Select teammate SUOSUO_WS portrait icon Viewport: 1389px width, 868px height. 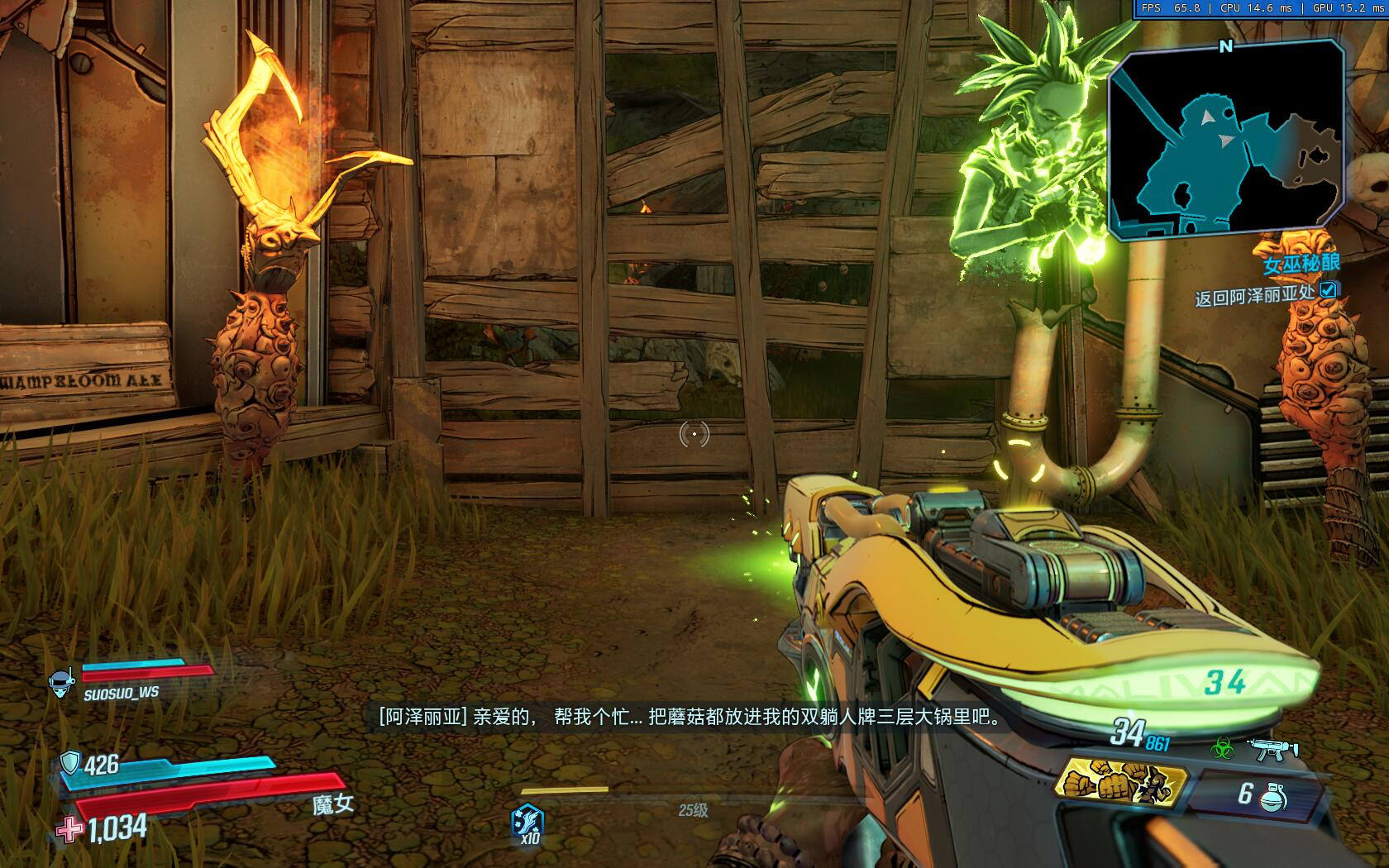[x=61, y=683]
